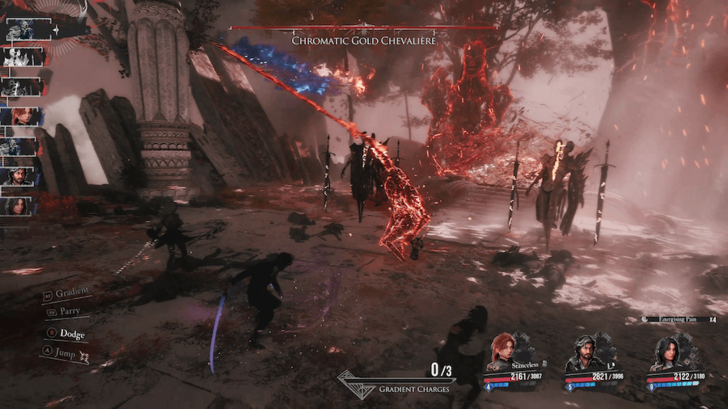The height and width of the screenshot is (409, 728).
Task: Inspect the Energising Pain status indicator
Action: point(673,318)
